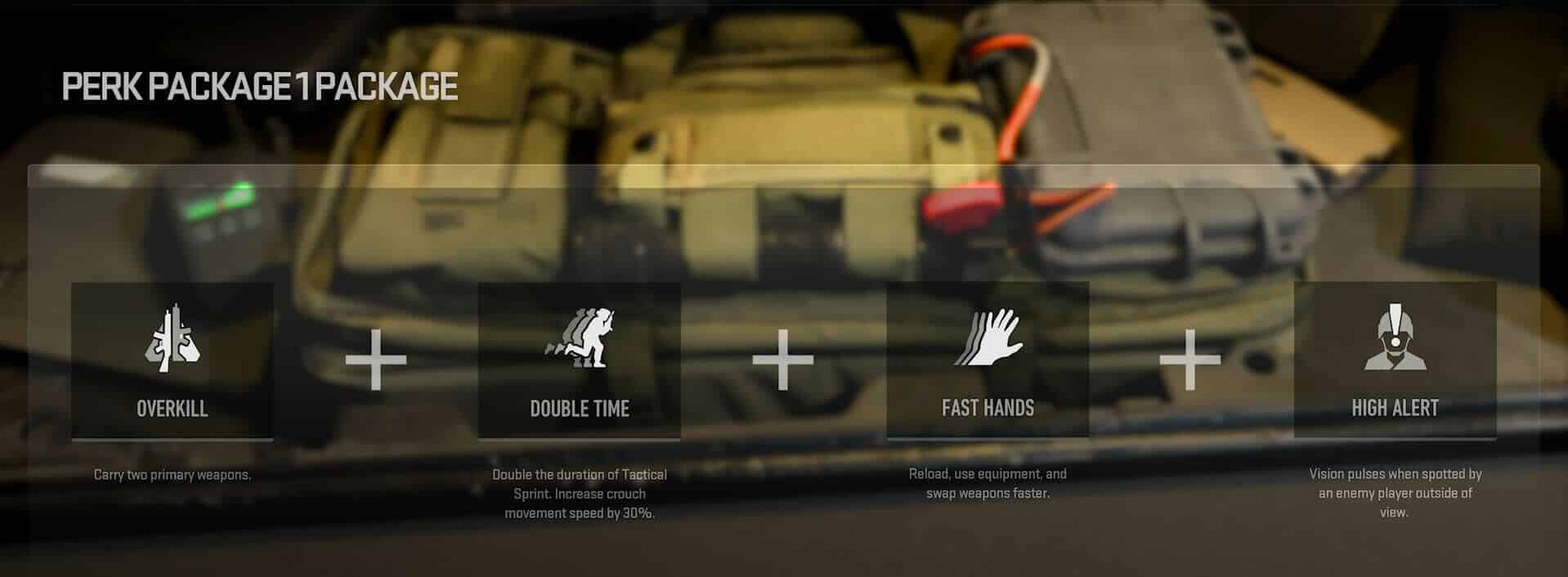Viewport: 1568px width, 577px height.
Task: Choose the Double Time perk tile
Action: (579, 360)
